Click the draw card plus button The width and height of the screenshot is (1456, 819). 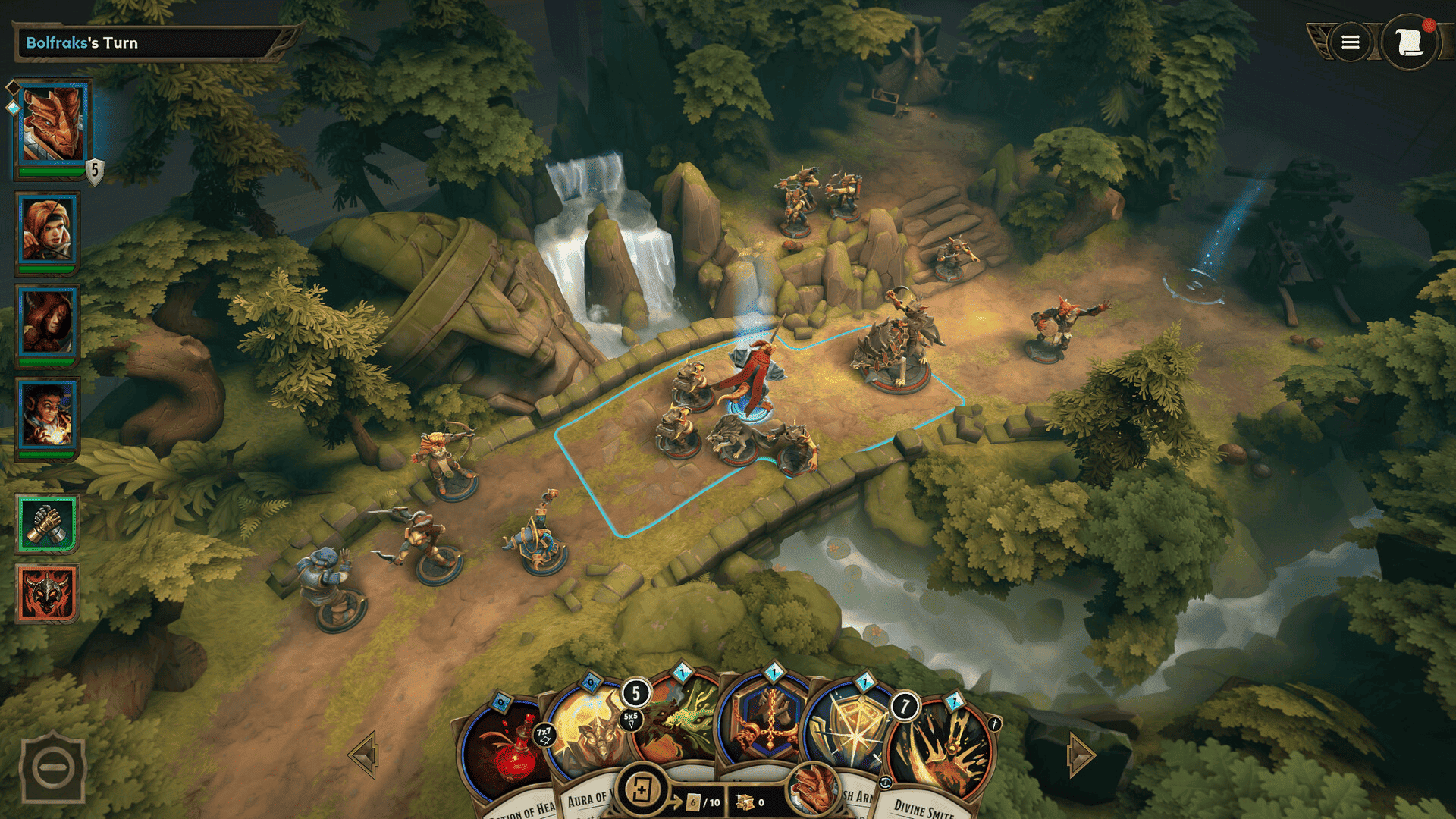pos(642,790)
